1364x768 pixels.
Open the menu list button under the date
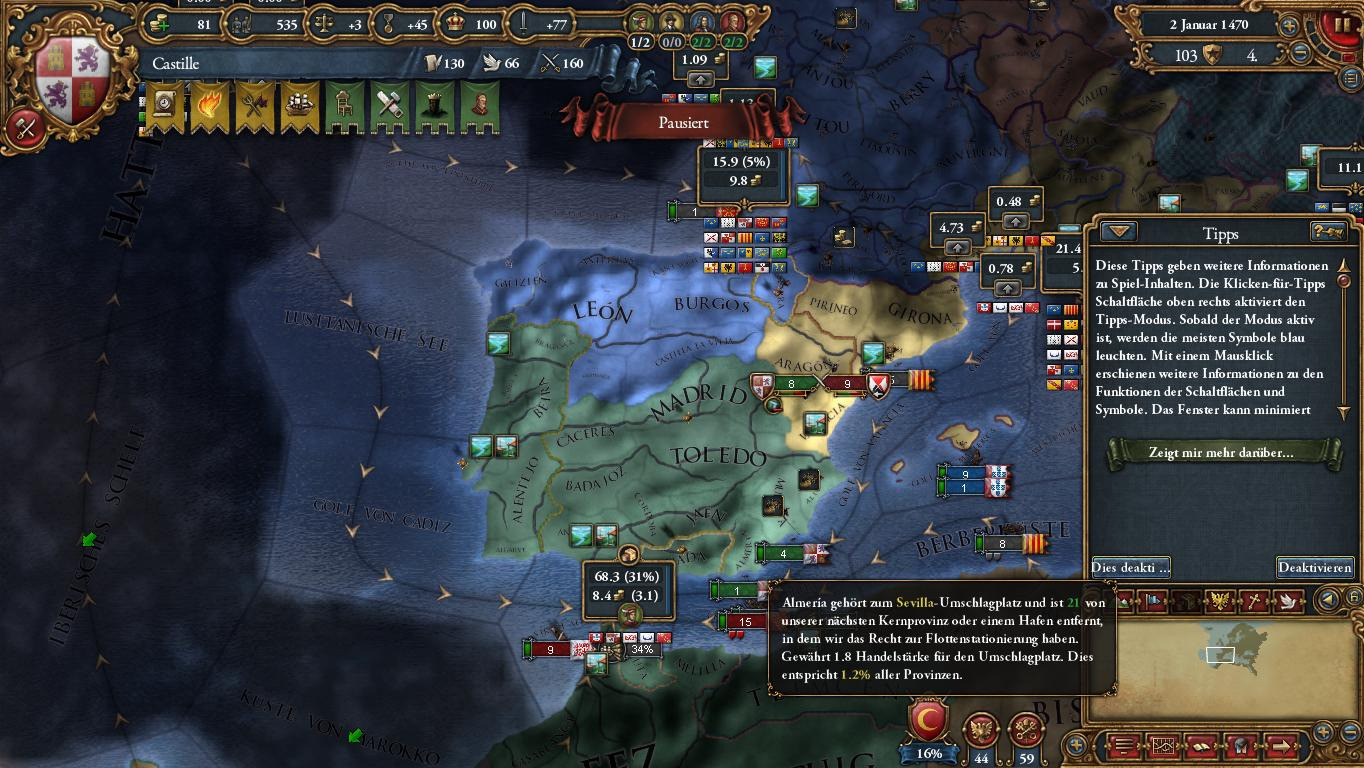tap(1350, 79)
